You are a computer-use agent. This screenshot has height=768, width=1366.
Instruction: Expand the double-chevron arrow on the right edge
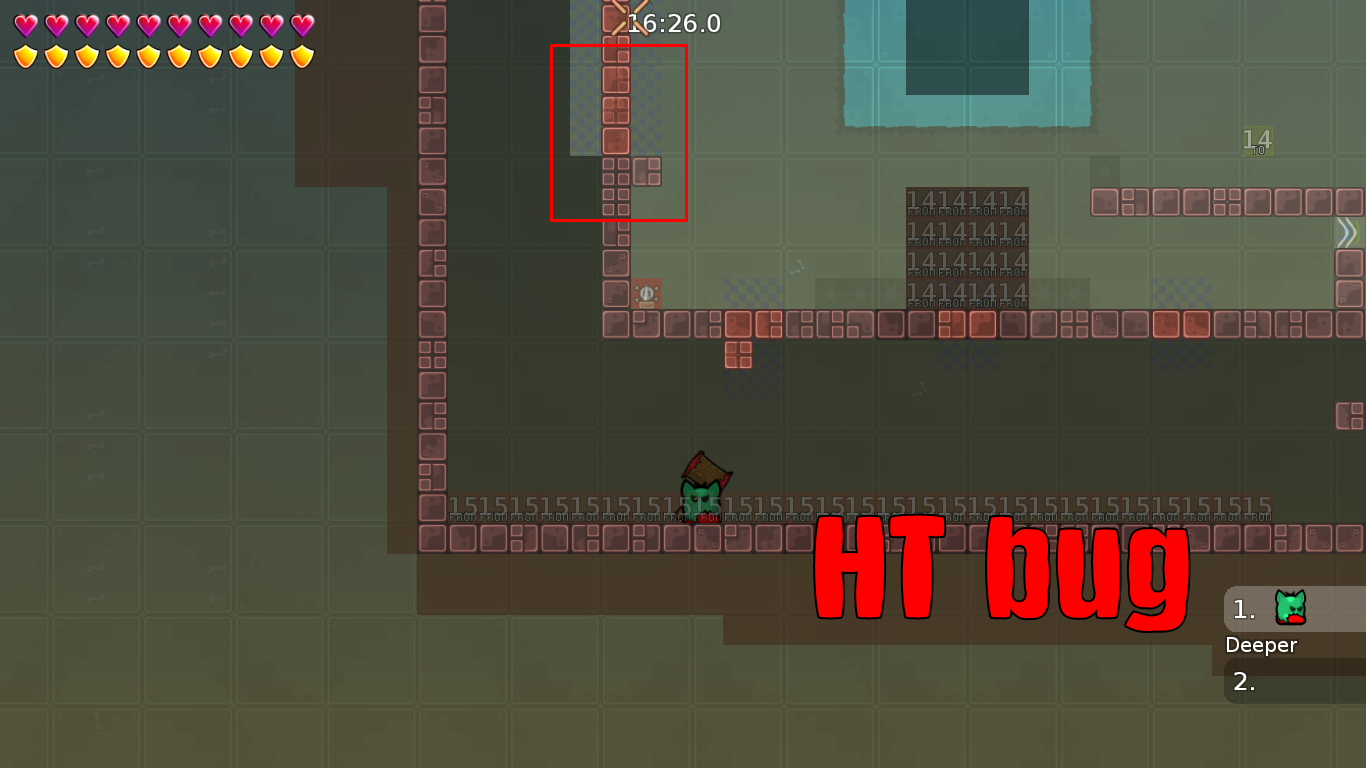click(x=1349, y=234)
